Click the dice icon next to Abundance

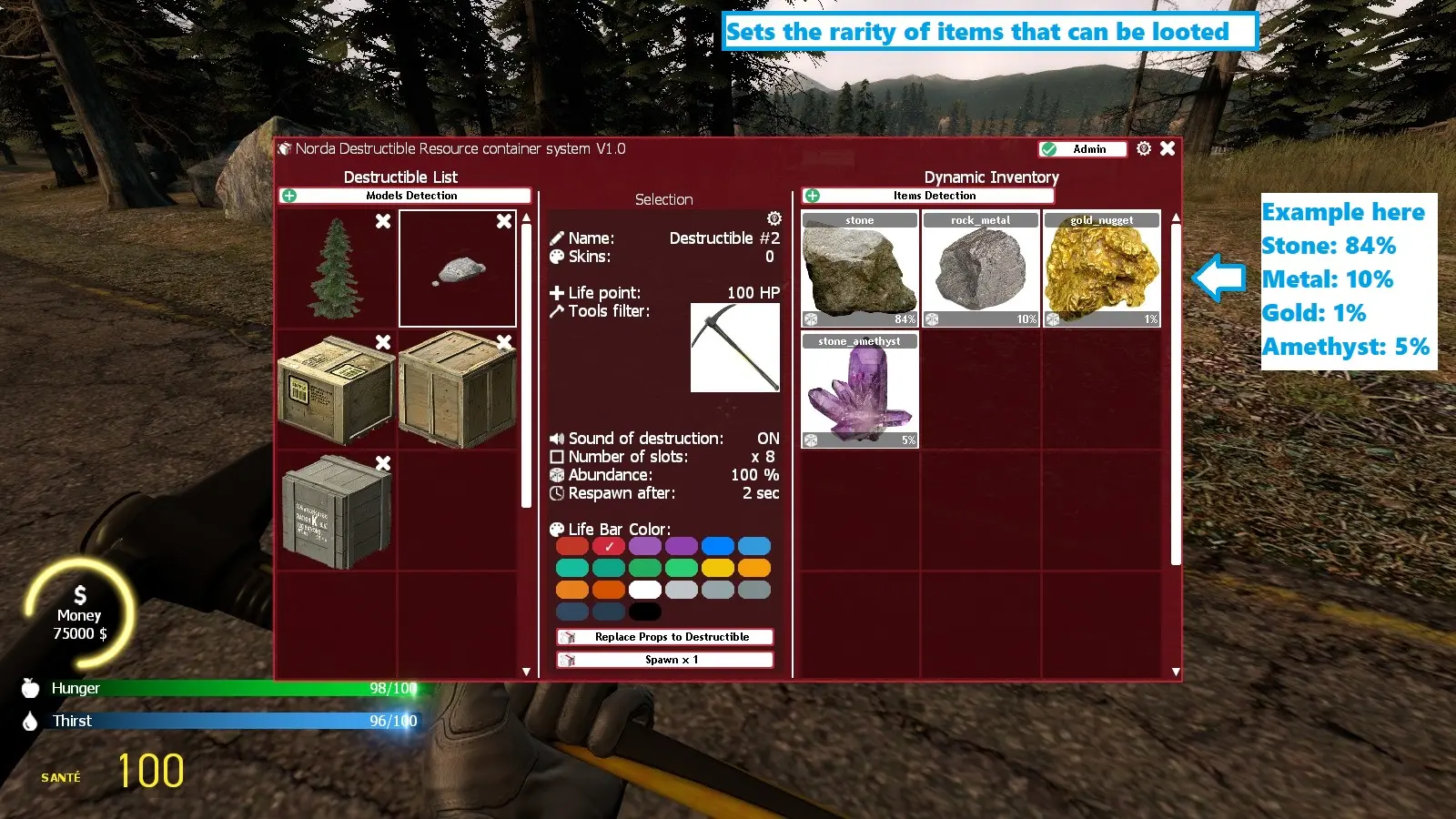coord(558,474)
